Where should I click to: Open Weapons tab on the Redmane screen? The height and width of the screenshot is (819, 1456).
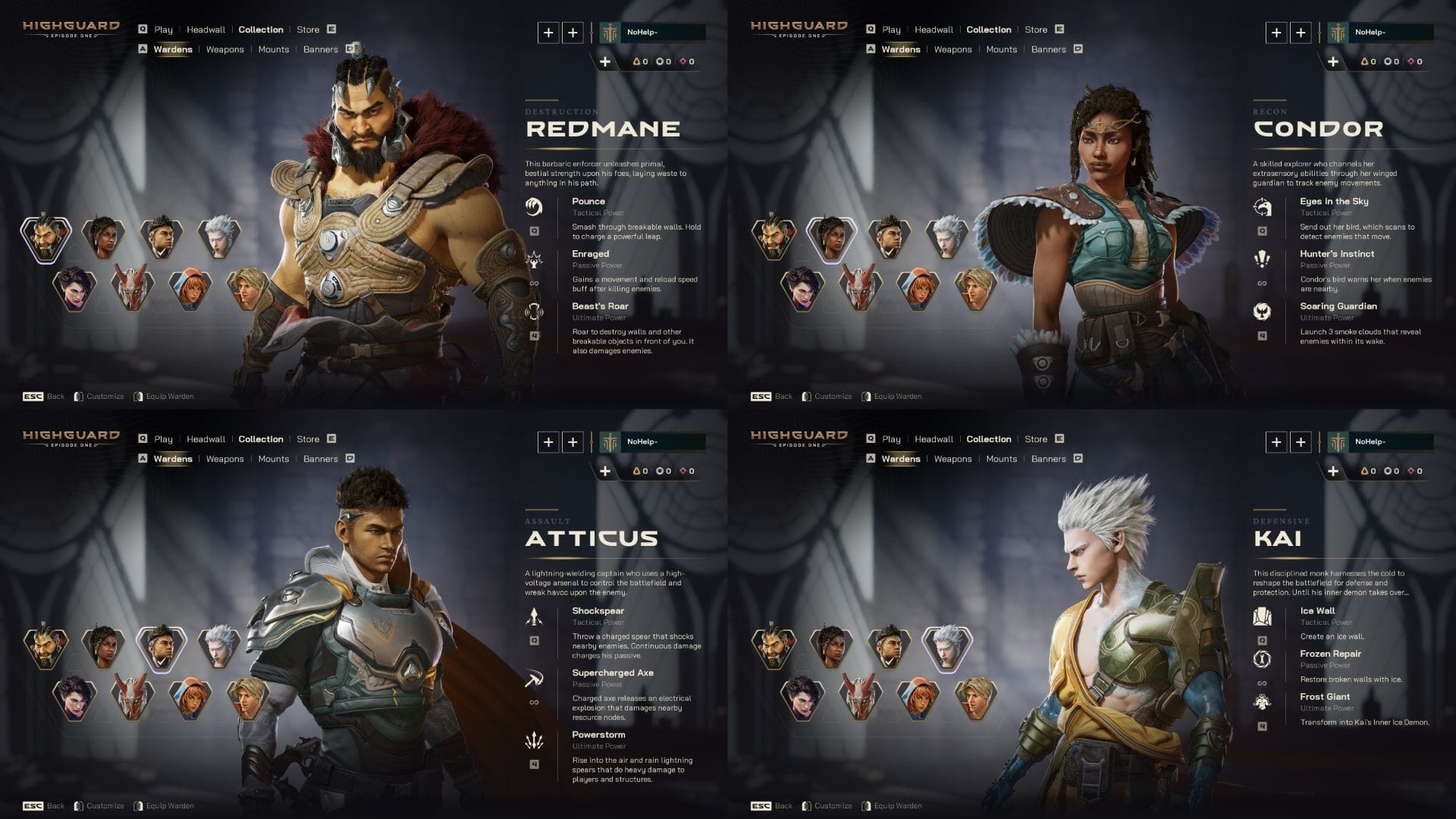tap(224, 49)
